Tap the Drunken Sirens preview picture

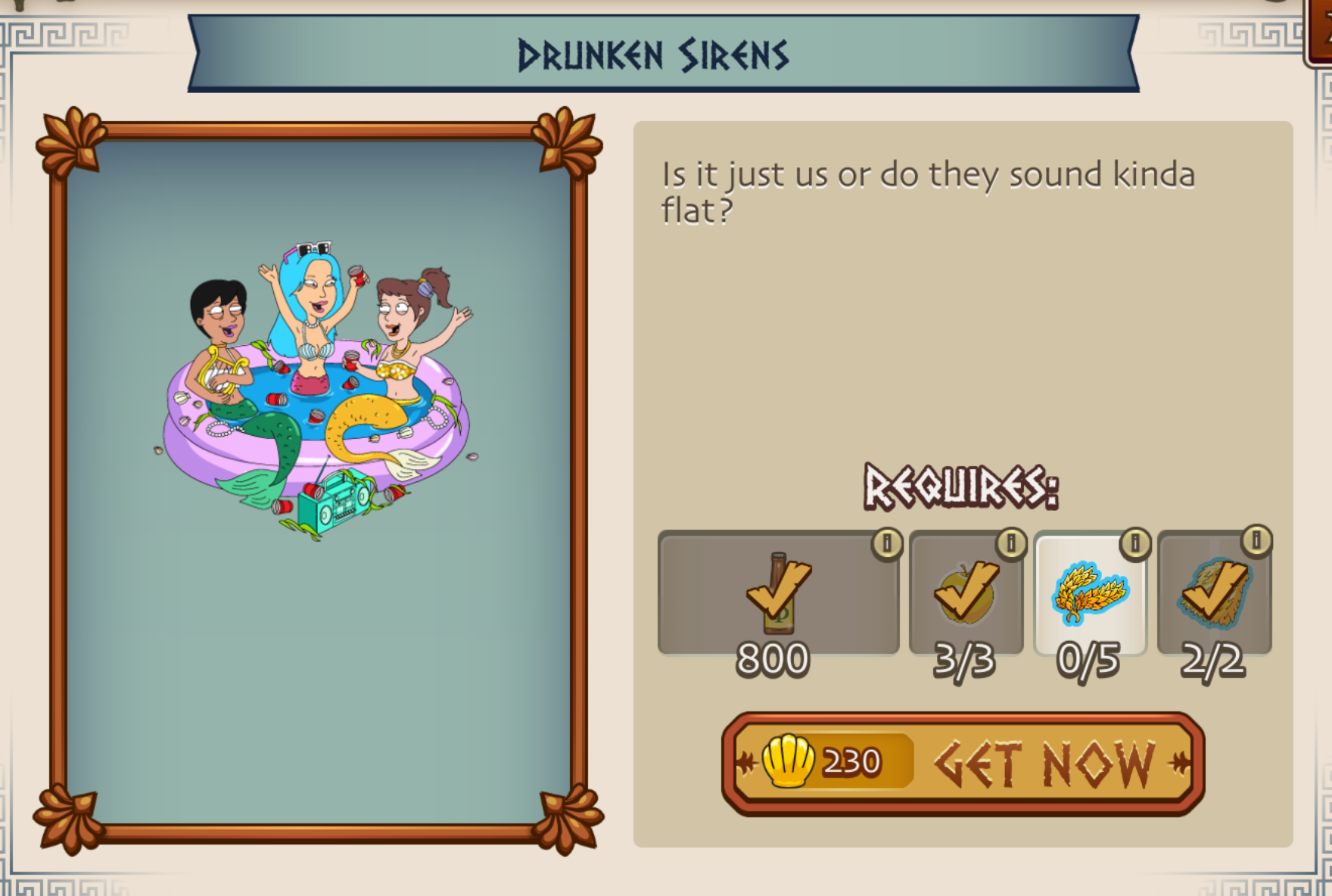pyautogui.click(x=318, y=394)
